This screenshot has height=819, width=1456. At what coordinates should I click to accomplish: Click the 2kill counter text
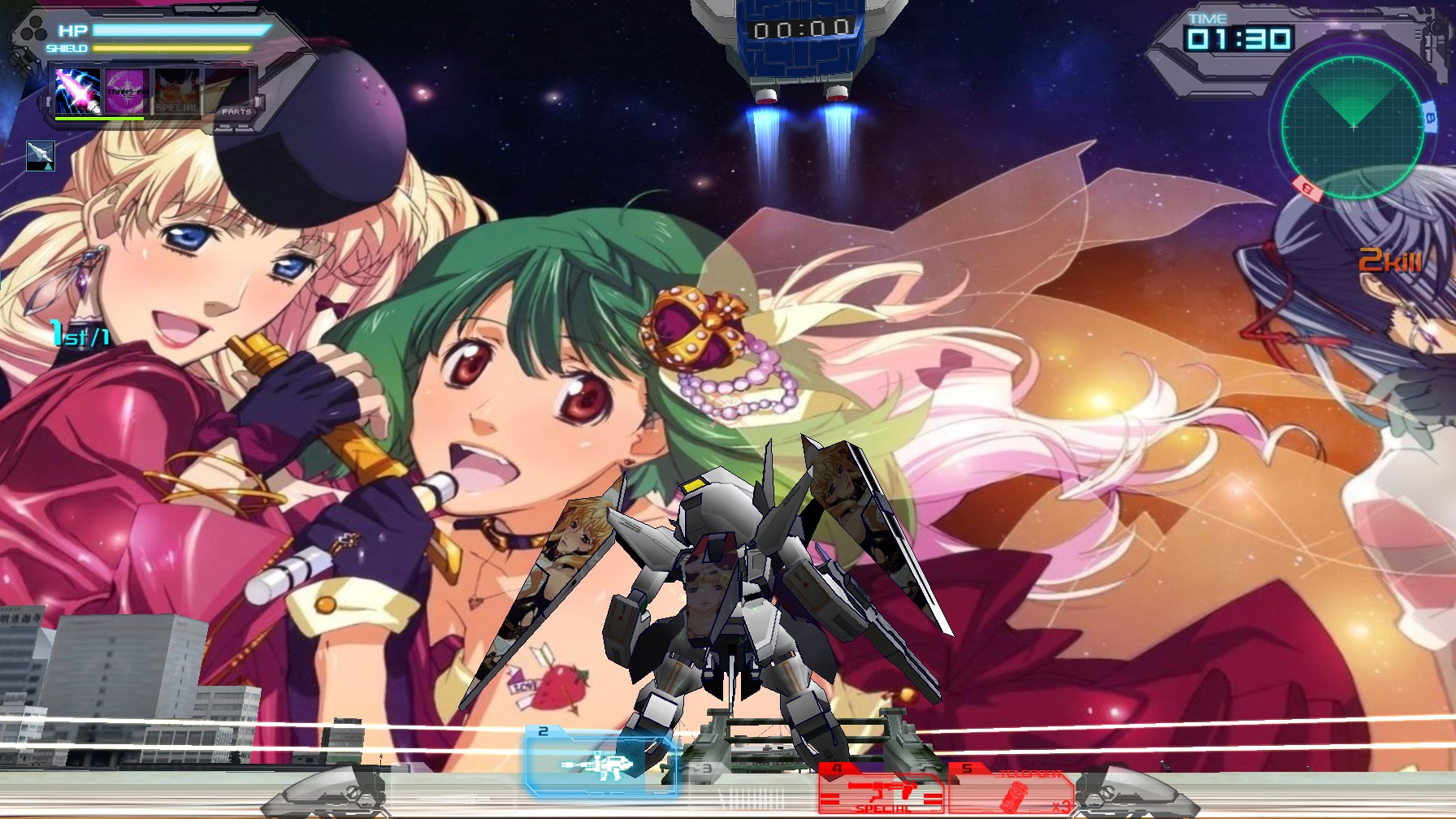pos(1391,261)
